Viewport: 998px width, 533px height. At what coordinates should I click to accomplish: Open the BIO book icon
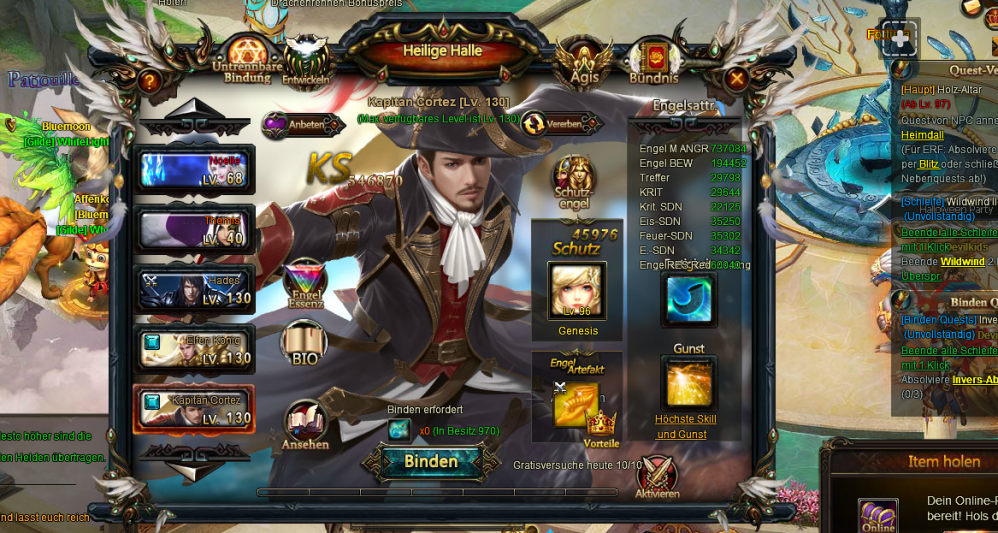coord(304,345)
